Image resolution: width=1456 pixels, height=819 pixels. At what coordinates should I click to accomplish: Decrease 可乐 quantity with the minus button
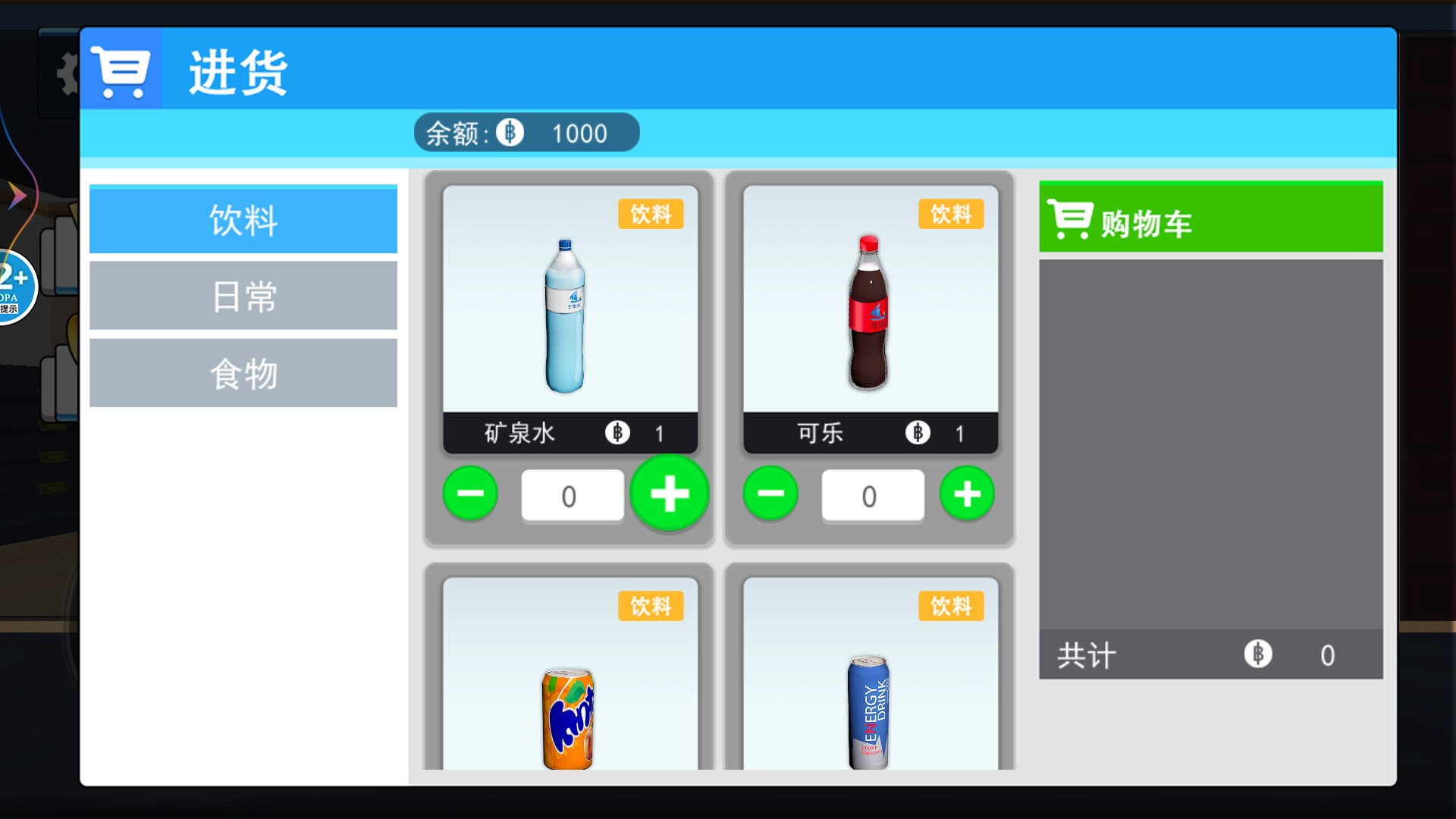[x=770, y=494]
